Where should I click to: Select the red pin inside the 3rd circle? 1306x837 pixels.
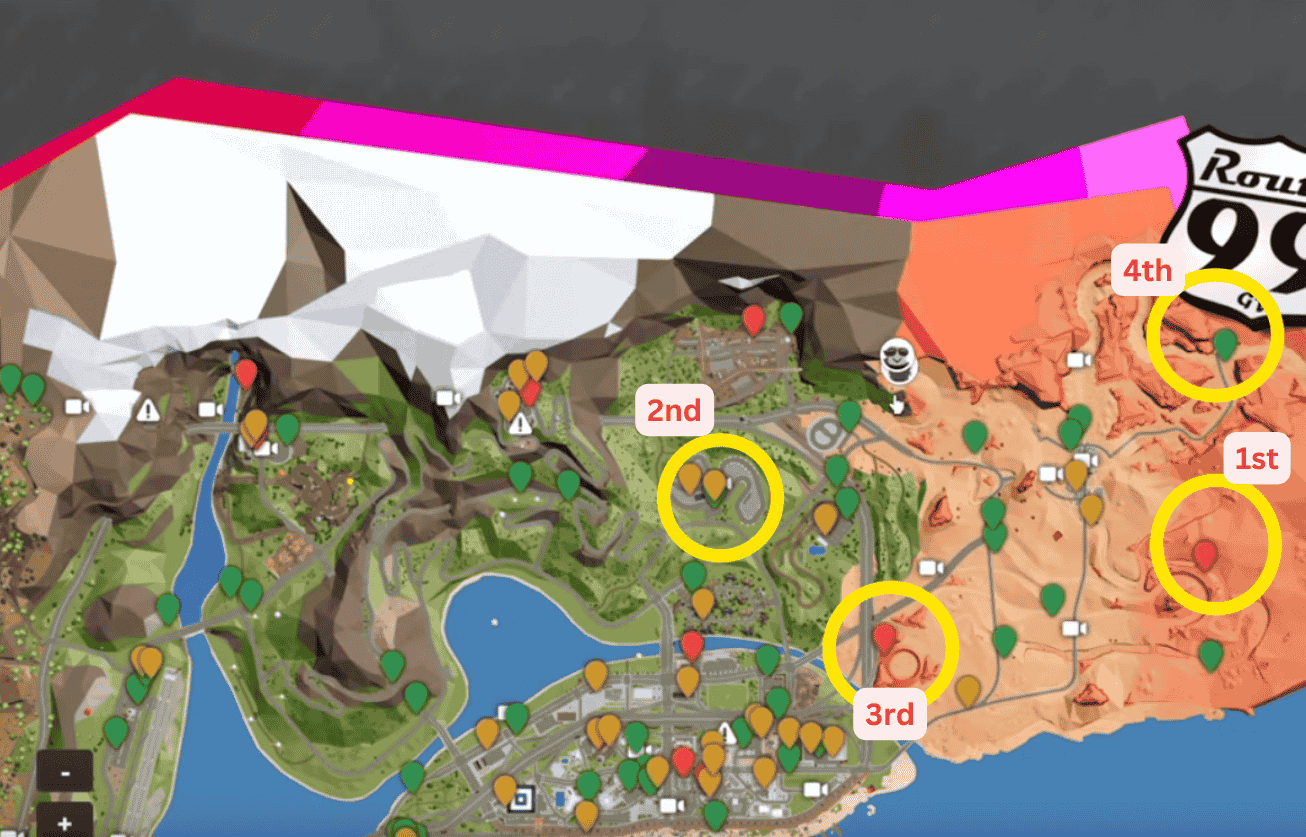point(885,638)
